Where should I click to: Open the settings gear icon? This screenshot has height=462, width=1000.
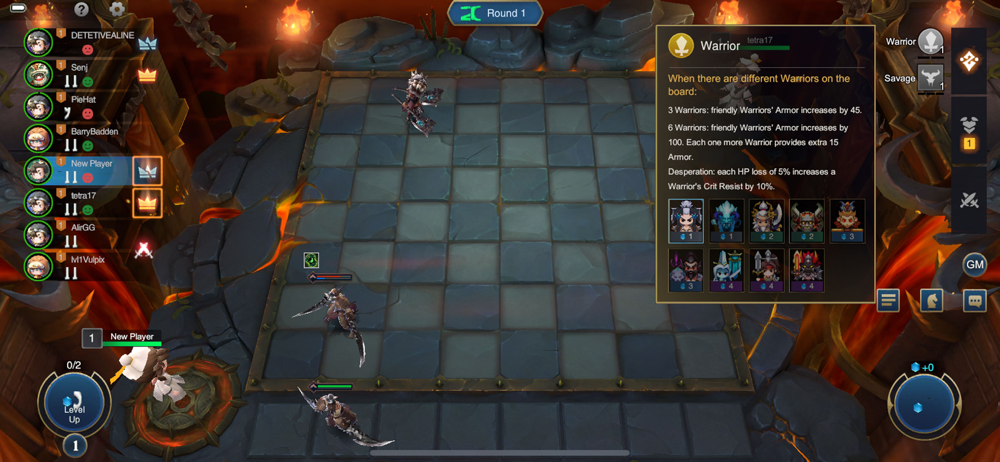pyautogui.click(x=117, y=10)
